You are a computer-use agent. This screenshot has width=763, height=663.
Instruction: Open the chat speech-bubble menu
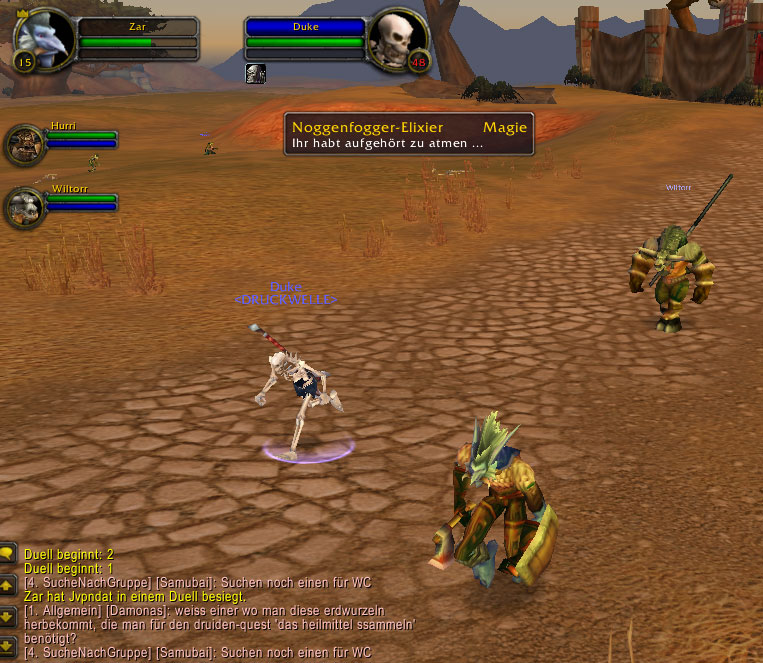coord(8,553)
